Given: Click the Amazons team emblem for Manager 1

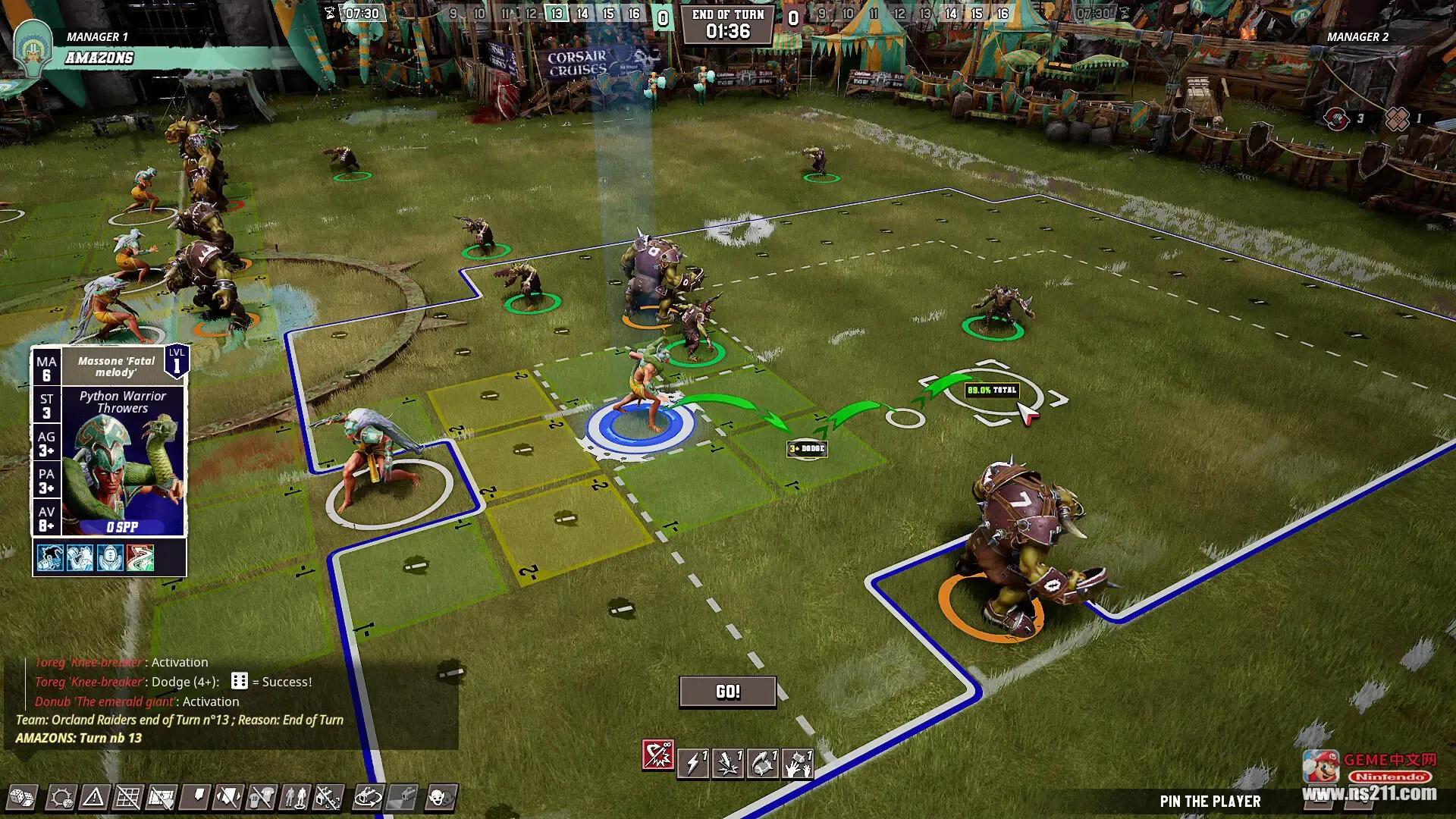Looking at the screenshot, I should 33,47.
